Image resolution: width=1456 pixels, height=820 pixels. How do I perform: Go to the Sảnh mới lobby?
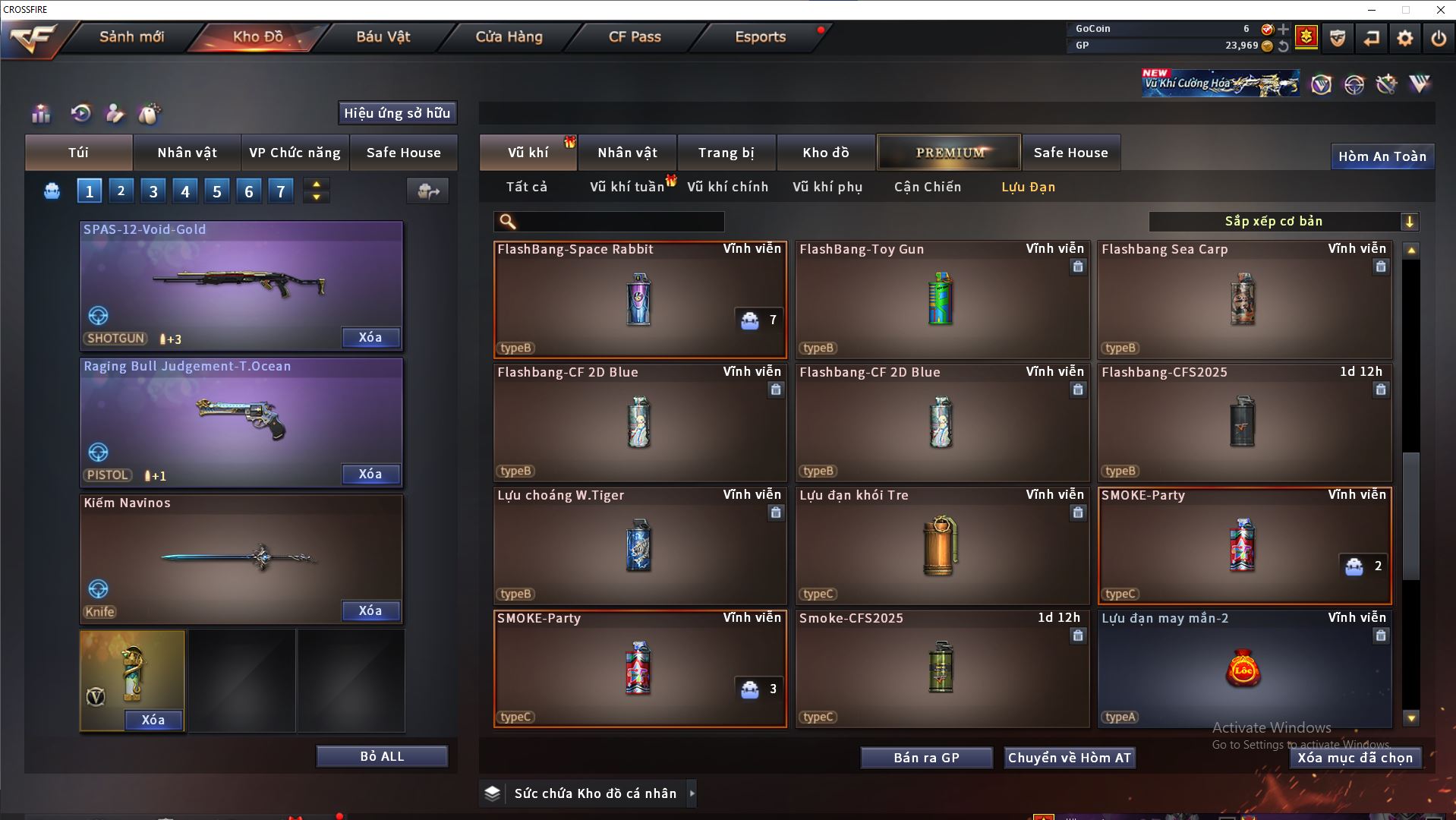click(131, 36)
